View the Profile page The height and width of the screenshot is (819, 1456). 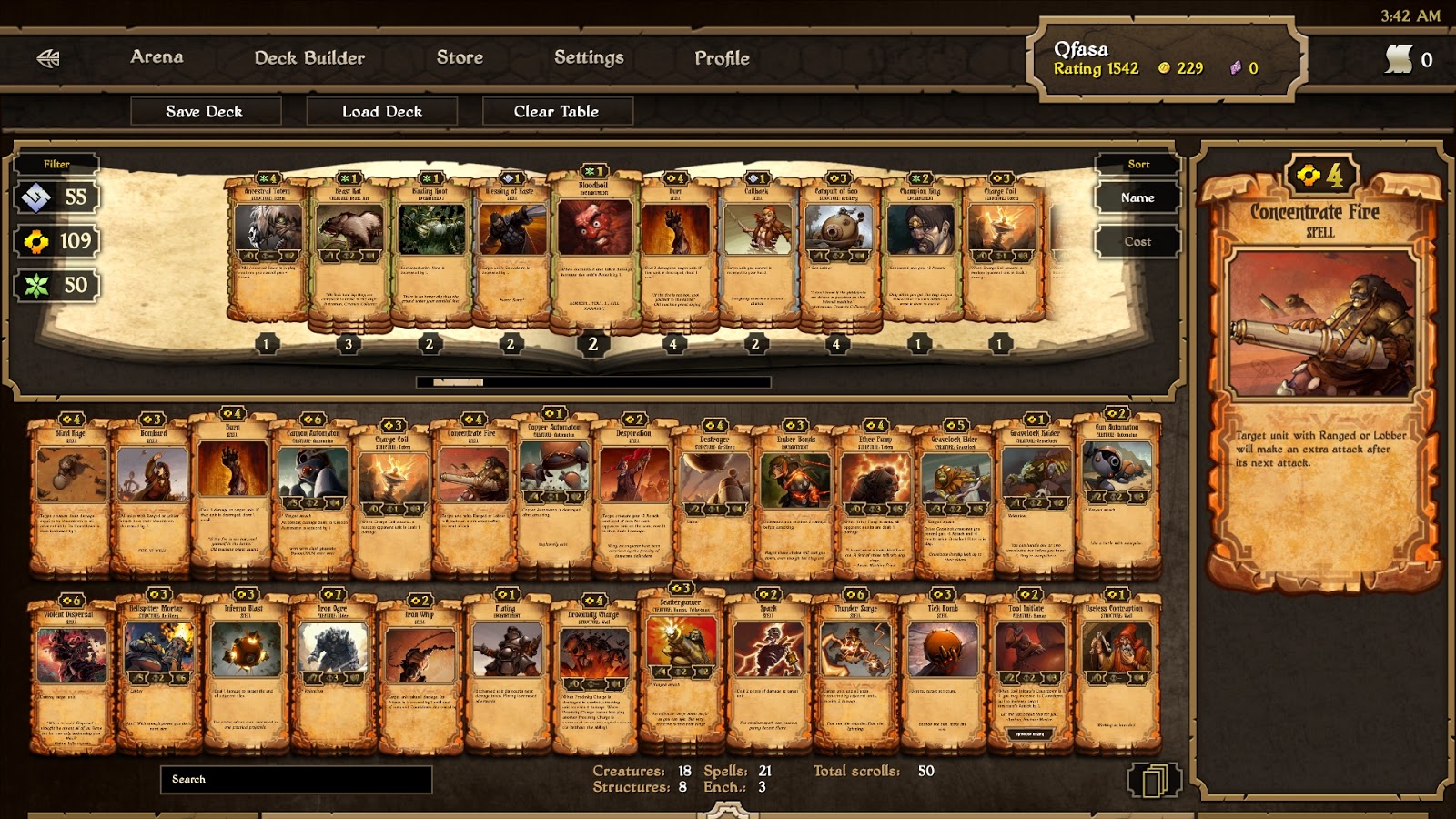tap(722, 58)
